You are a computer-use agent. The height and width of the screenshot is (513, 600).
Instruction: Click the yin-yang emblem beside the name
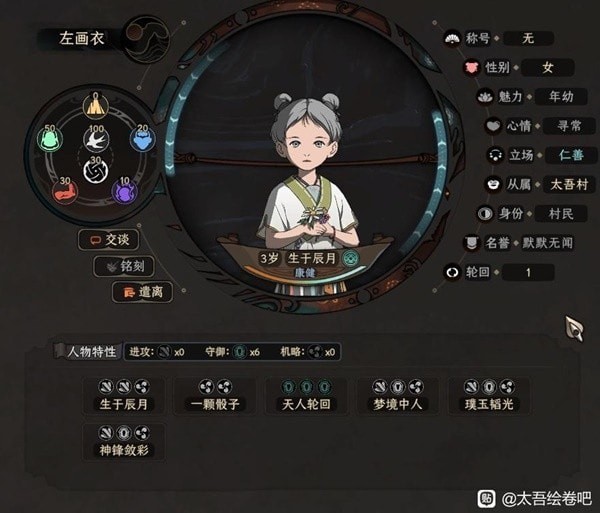pos(146,39)
